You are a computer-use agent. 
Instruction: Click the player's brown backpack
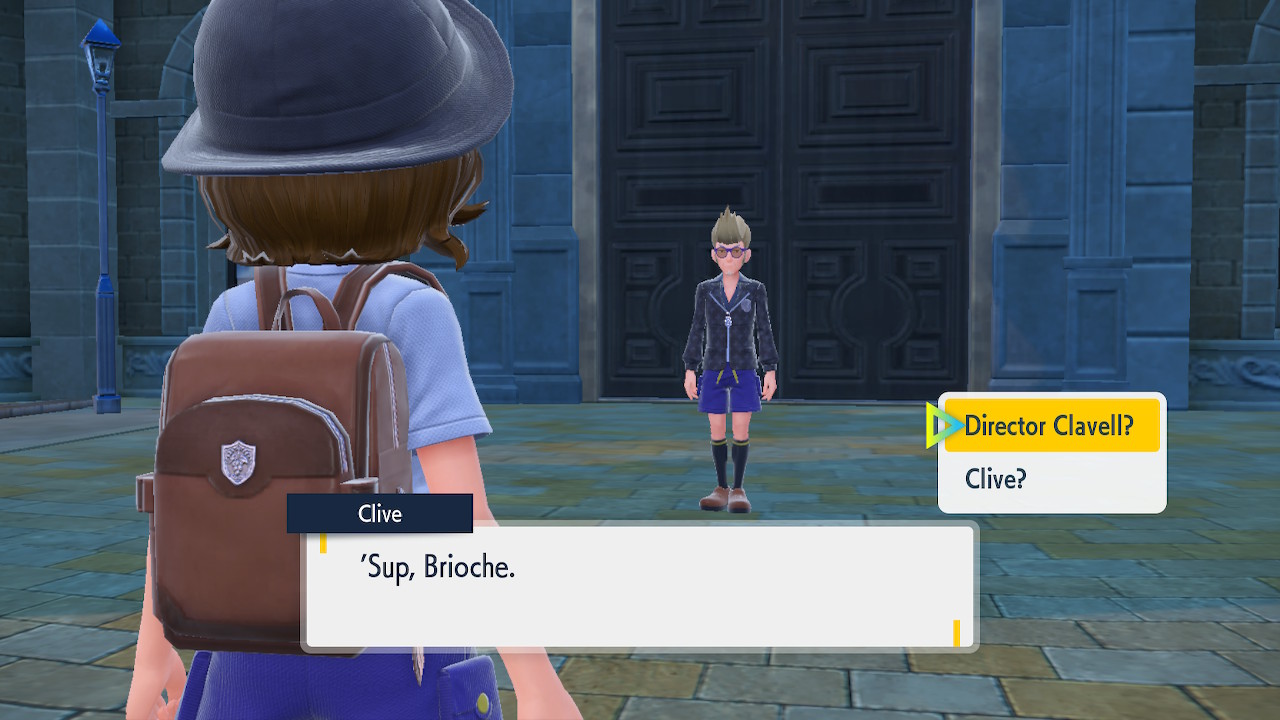point(270,400)
